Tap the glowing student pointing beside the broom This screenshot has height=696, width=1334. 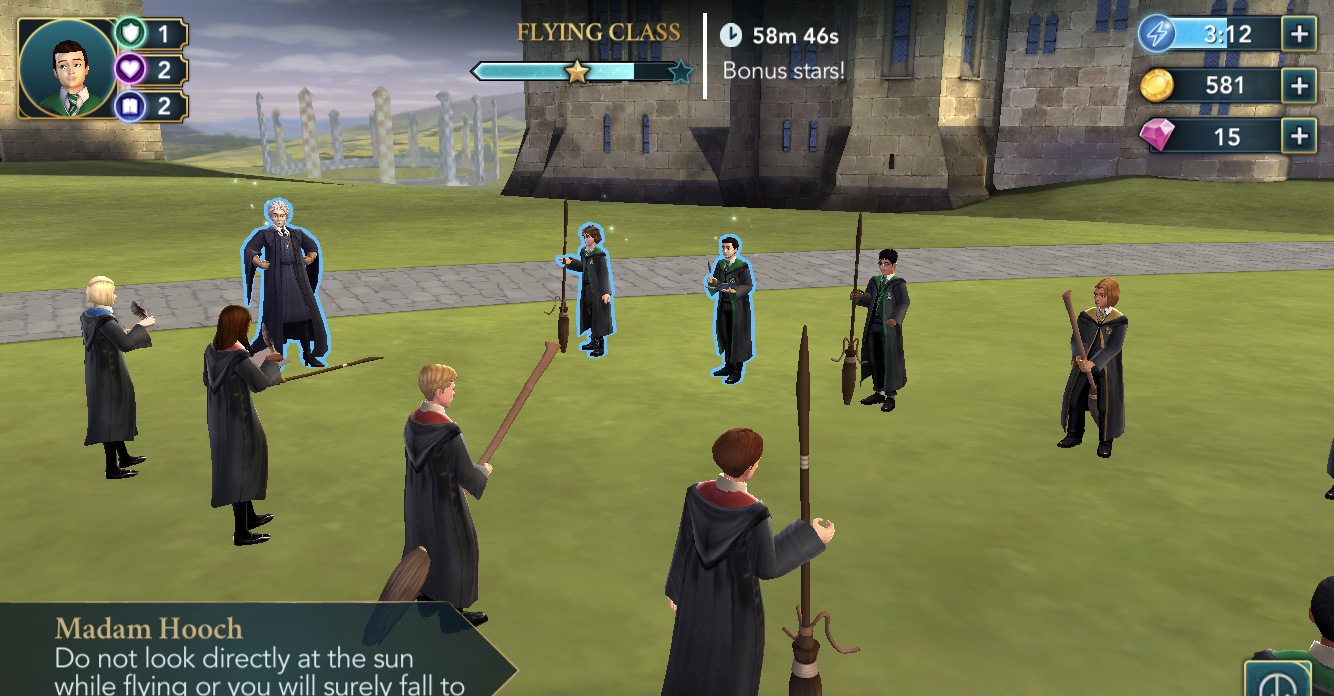pyautogui.click(x=592, y=290)
